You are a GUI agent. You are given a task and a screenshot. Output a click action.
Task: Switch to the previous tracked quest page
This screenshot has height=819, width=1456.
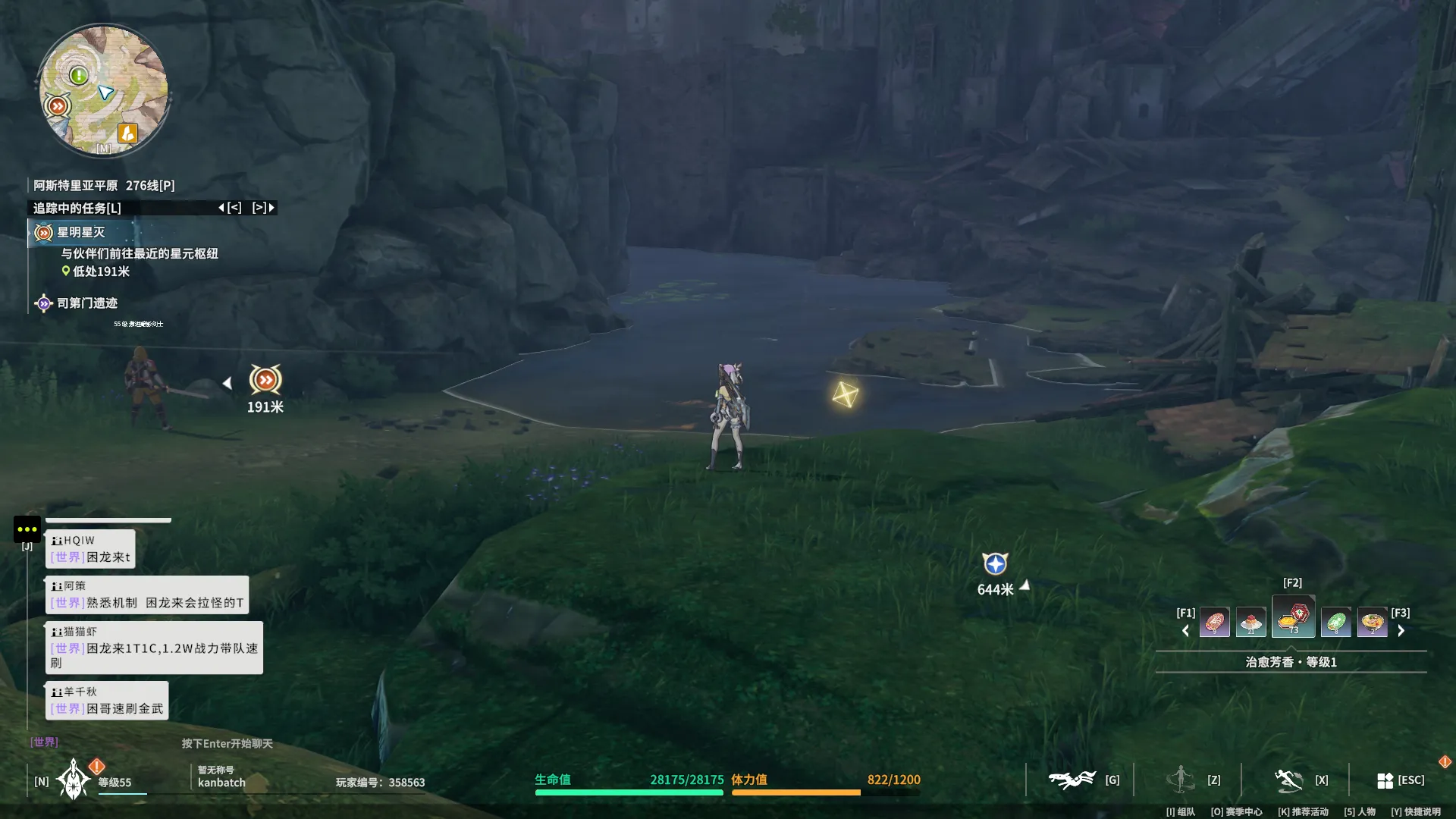click(230, 208)
